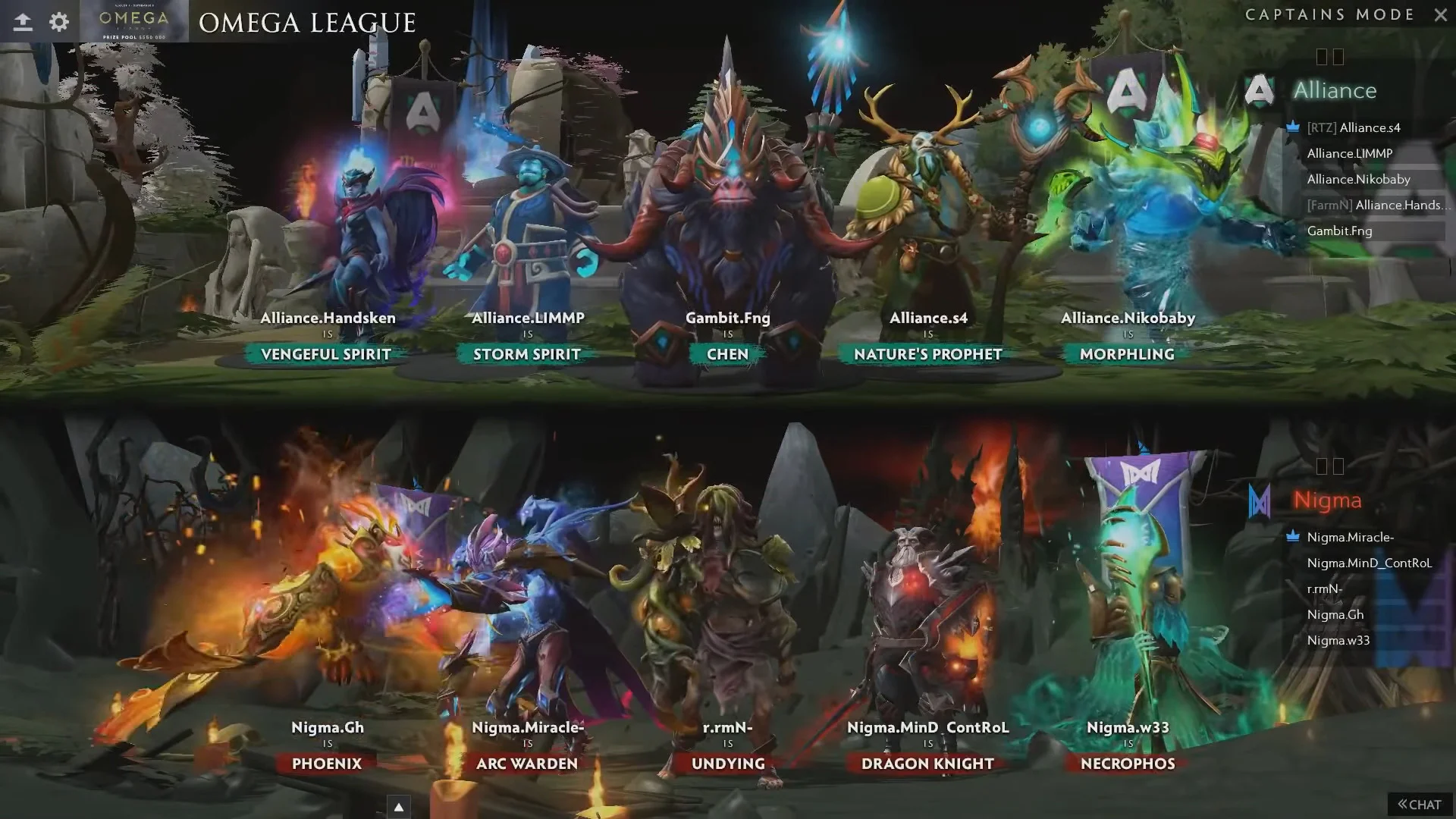
Task: Select Nigma.w33 in the roster list
Action: pyautogui.click(x=1338, y=640)
